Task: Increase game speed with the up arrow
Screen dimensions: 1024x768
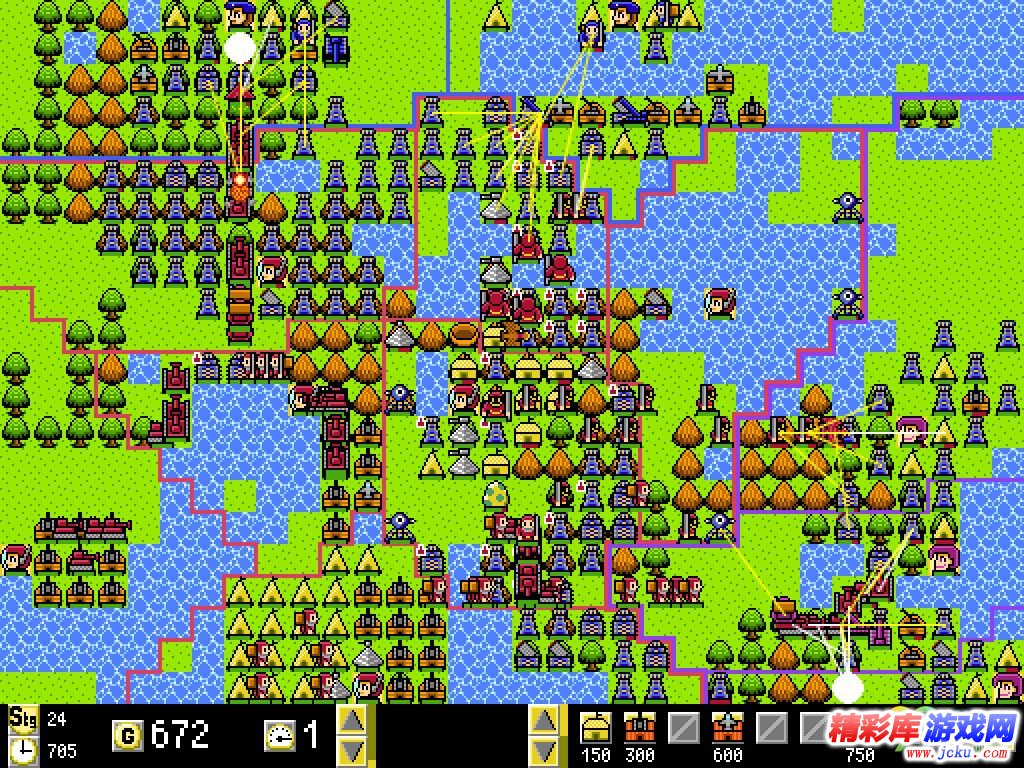Action: click(x=352, y=720)
